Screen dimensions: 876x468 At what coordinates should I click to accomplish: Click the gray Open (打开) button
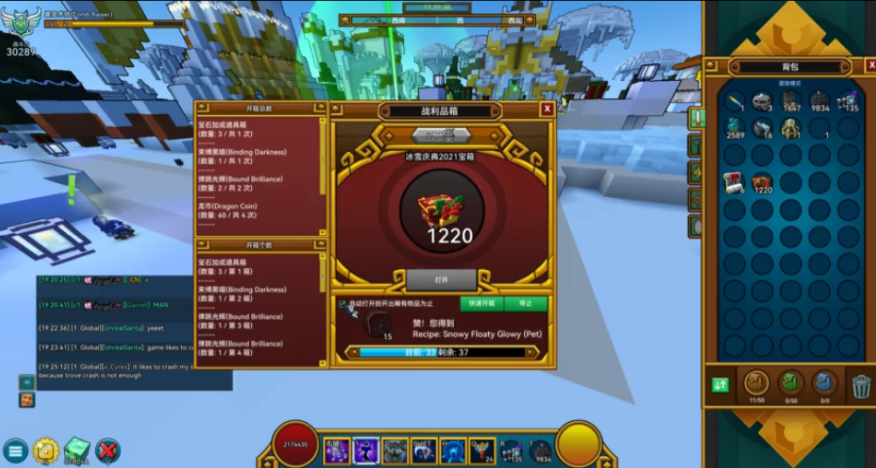pos(441,279)
